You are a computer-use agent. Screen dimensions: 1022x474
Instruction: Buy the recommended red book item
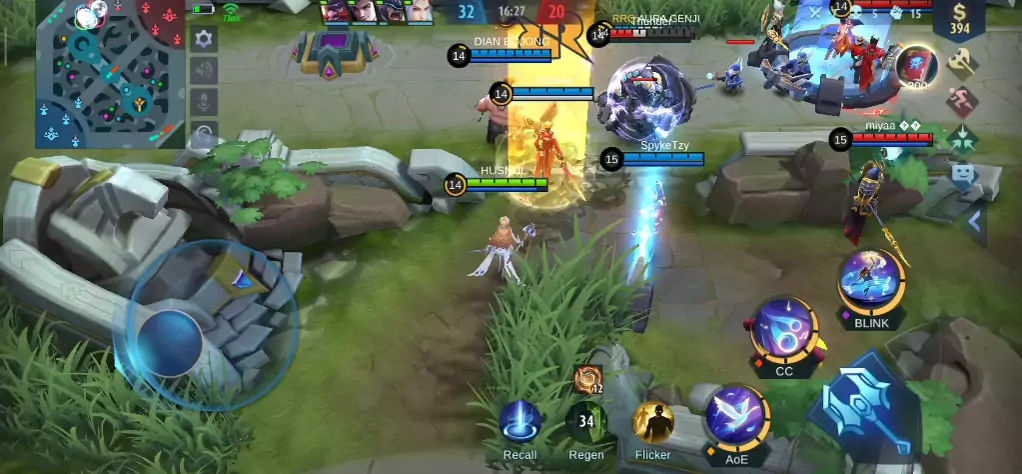click(914, 66)
